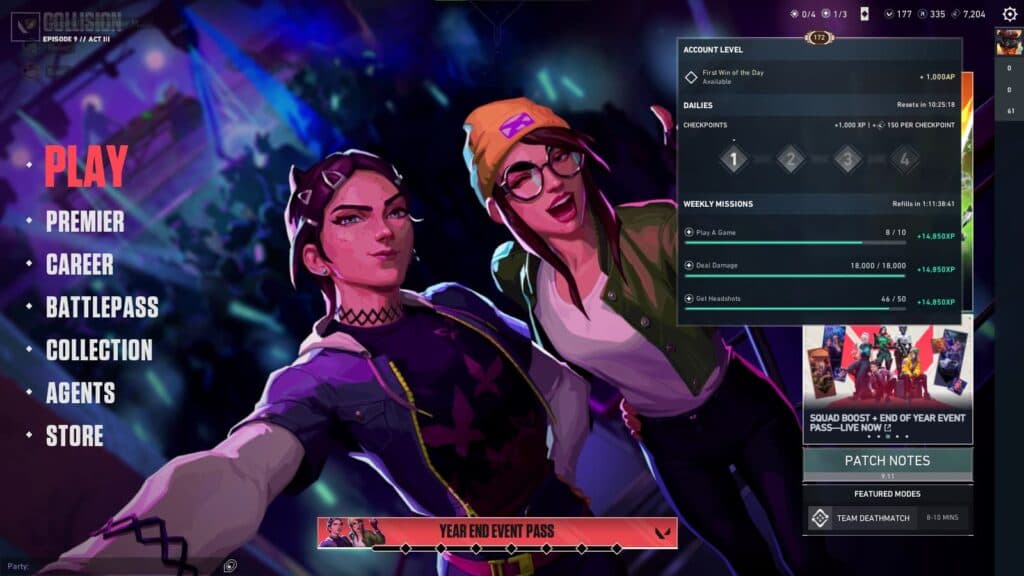Select the first daily checkpoint diamond
This screenshot has width=1024, height=576.
(x=733, y=159)
